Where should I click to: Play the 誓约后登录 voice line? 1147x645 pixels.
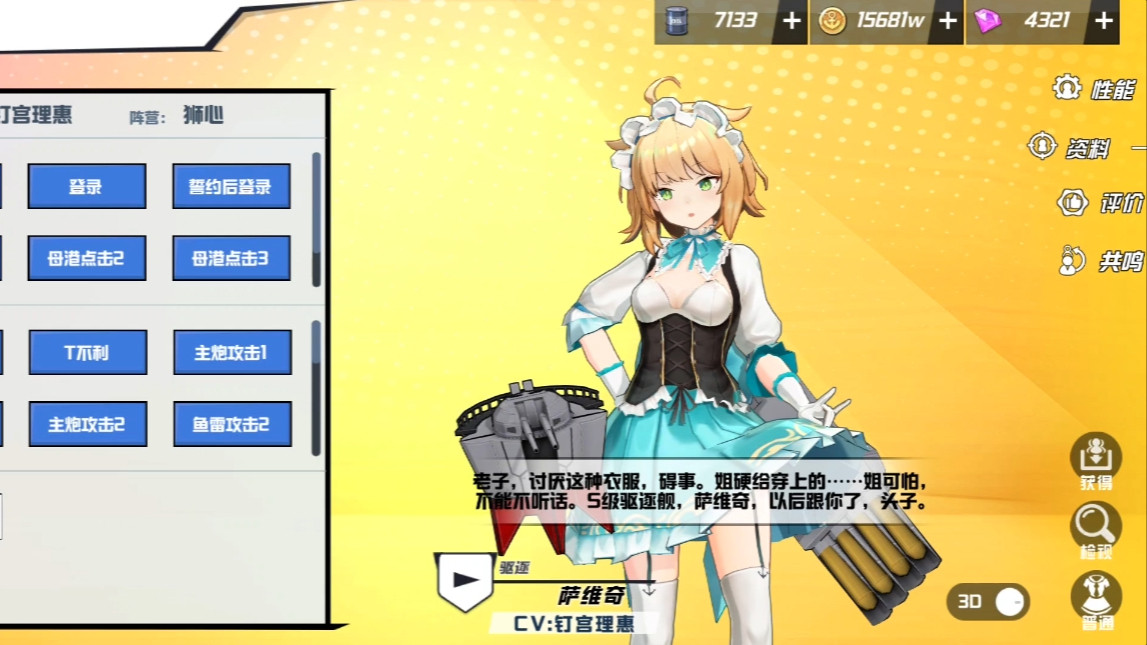231,186
